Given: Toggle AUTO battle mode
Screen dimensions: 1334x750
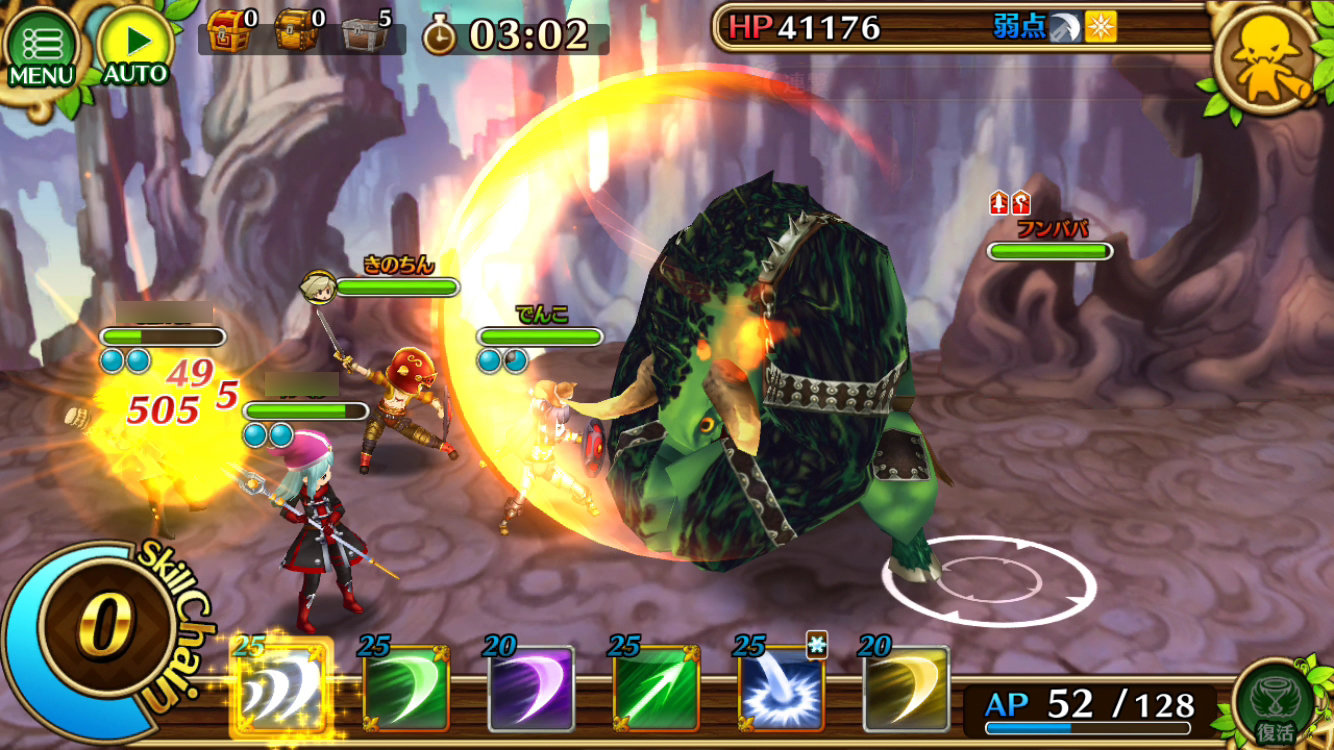Looking at the screenshot, I should [134, 48].
